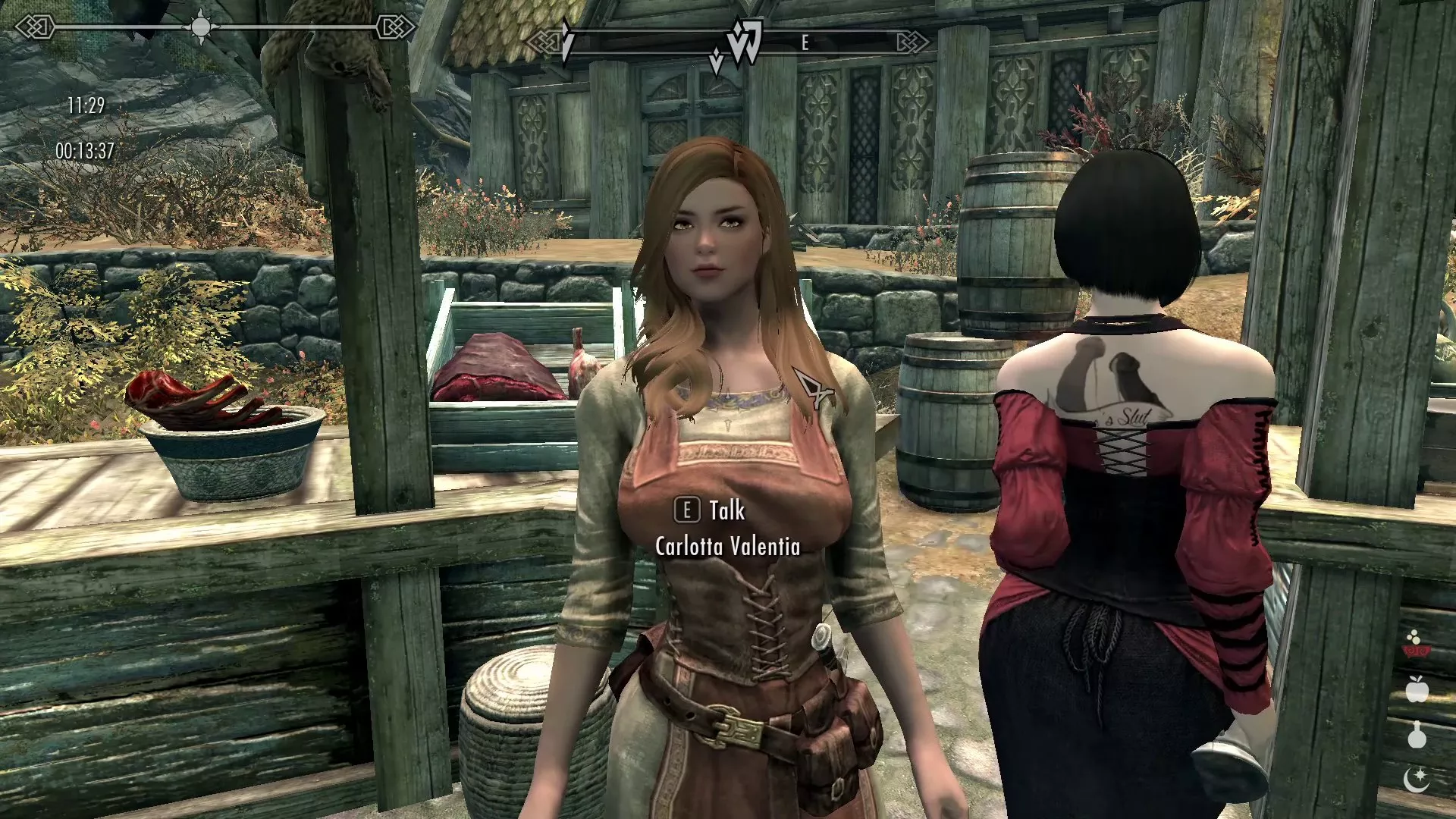Click the right end cap of the daylight bar

tap(395, 29)
